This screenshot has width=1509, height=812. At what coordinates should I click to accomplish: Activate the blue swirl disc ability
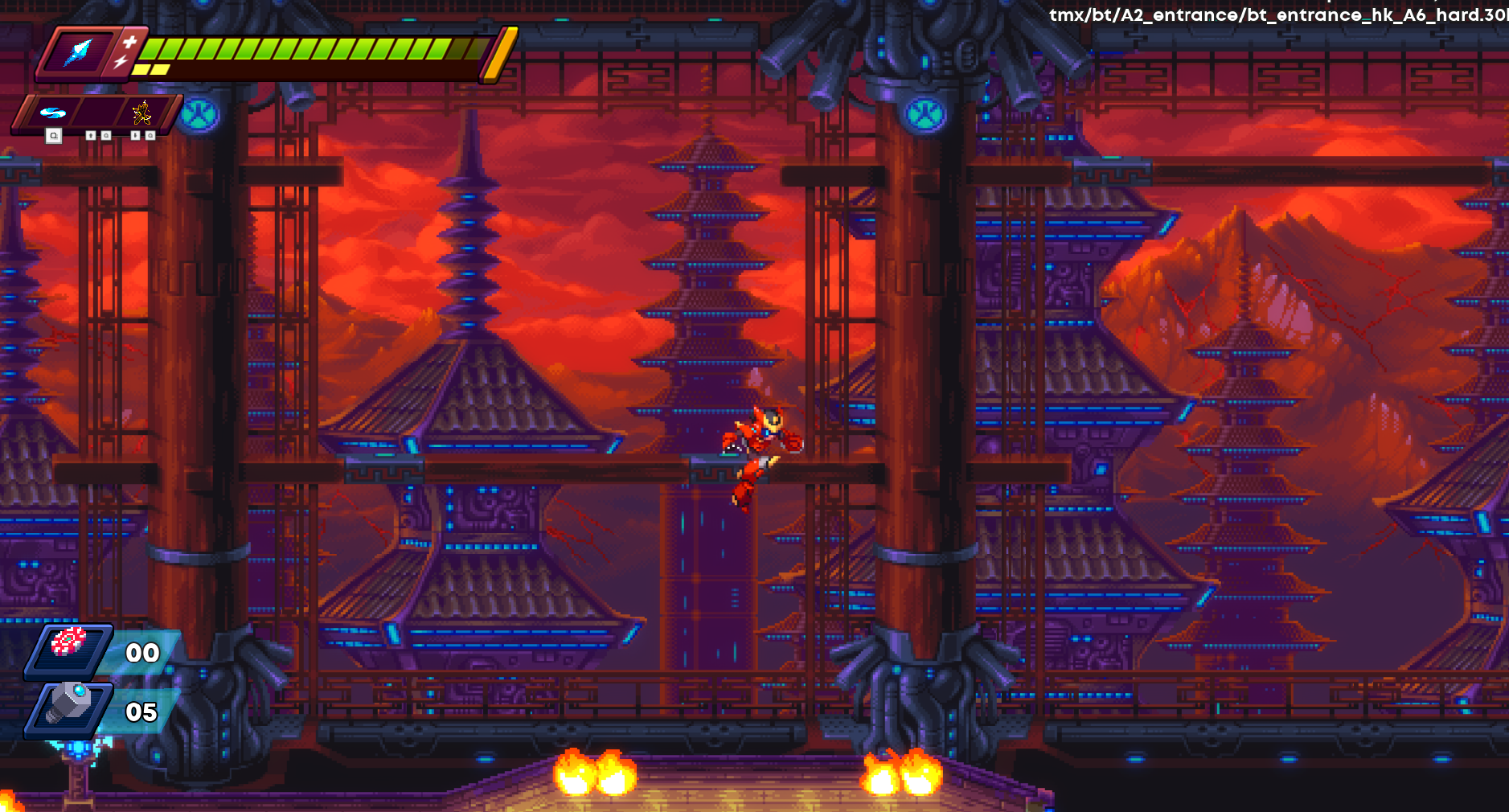click(x=53, y=113)
